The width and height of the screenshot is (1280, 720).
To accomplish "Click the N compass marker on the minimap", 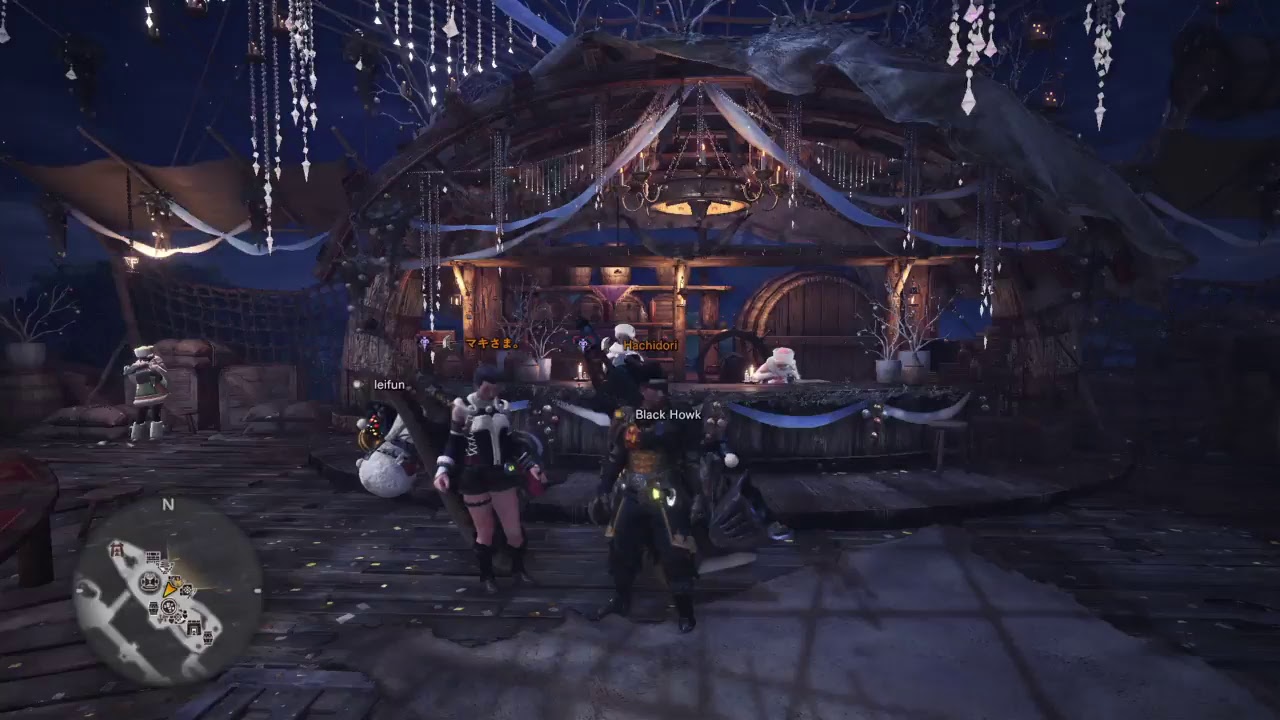I will 167,503.
